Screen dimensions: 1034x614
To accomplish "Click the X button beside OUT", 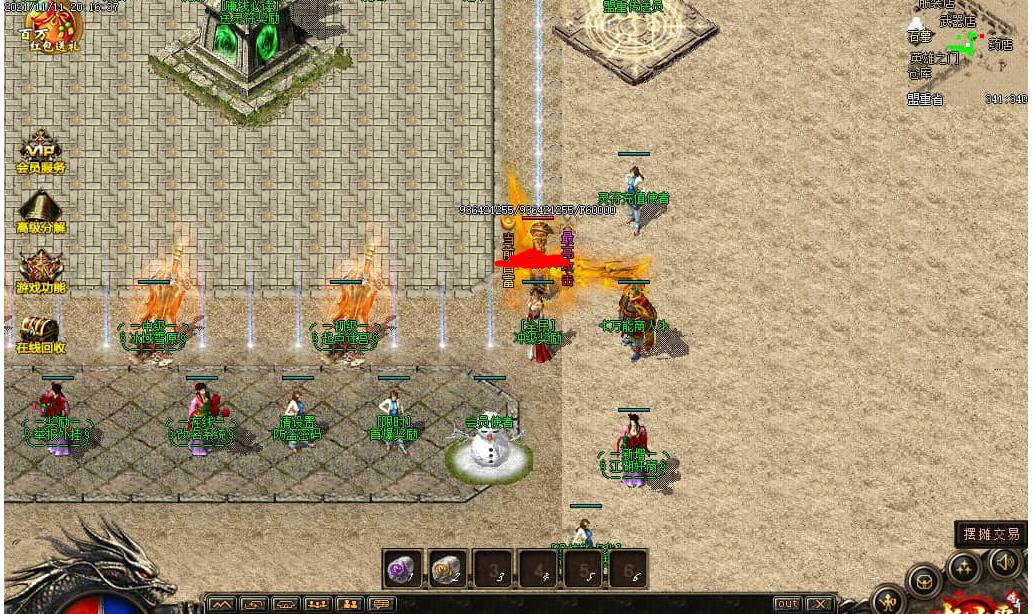I will [x=820, y=604].
